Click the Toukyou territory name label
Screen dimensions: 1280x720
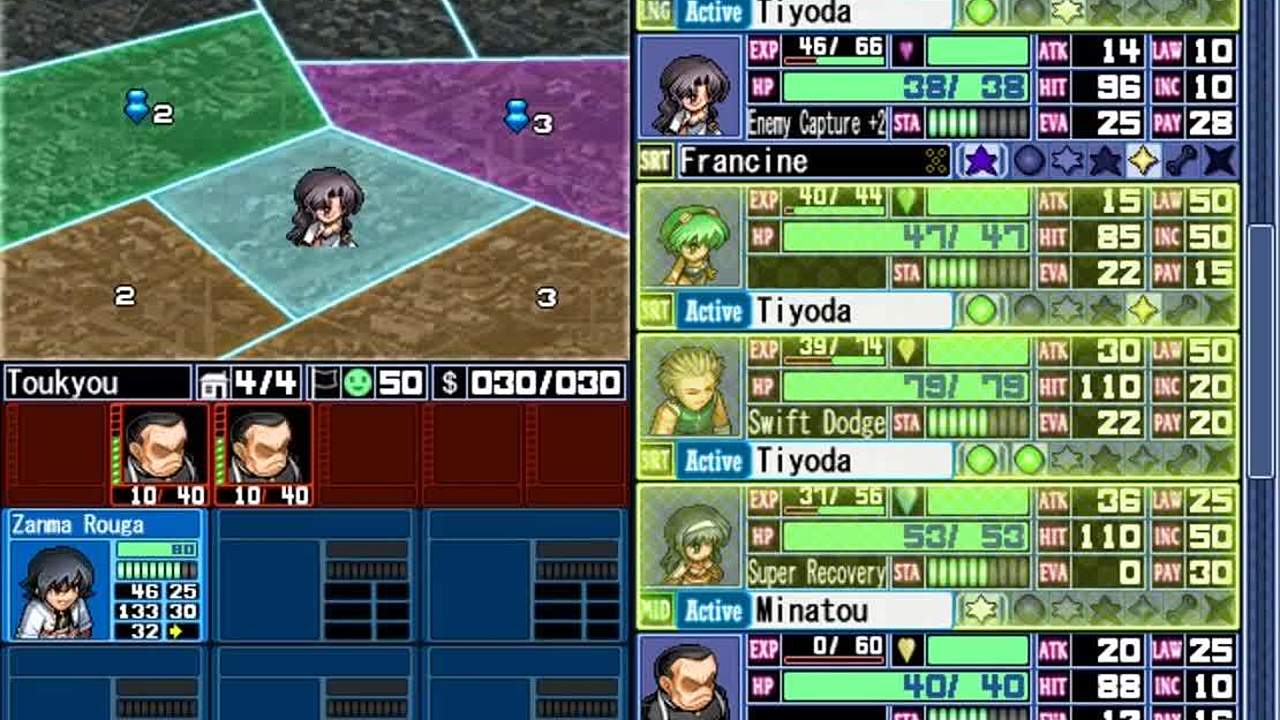click(97, 383)
